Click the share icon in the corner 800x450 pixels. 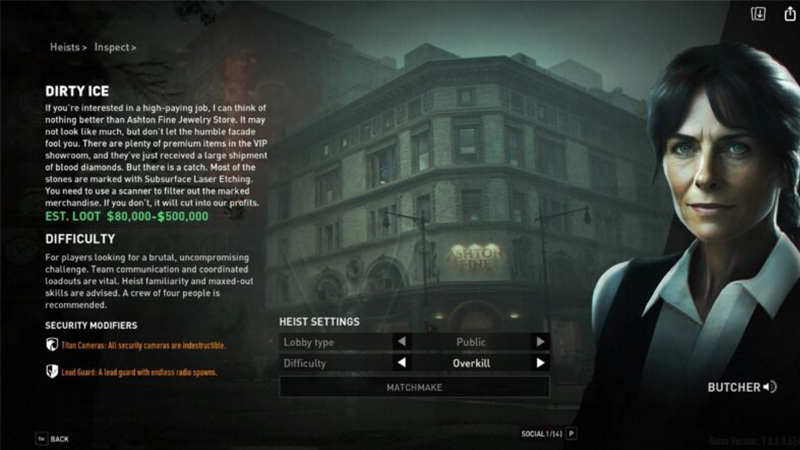click(x=785, y=14)
